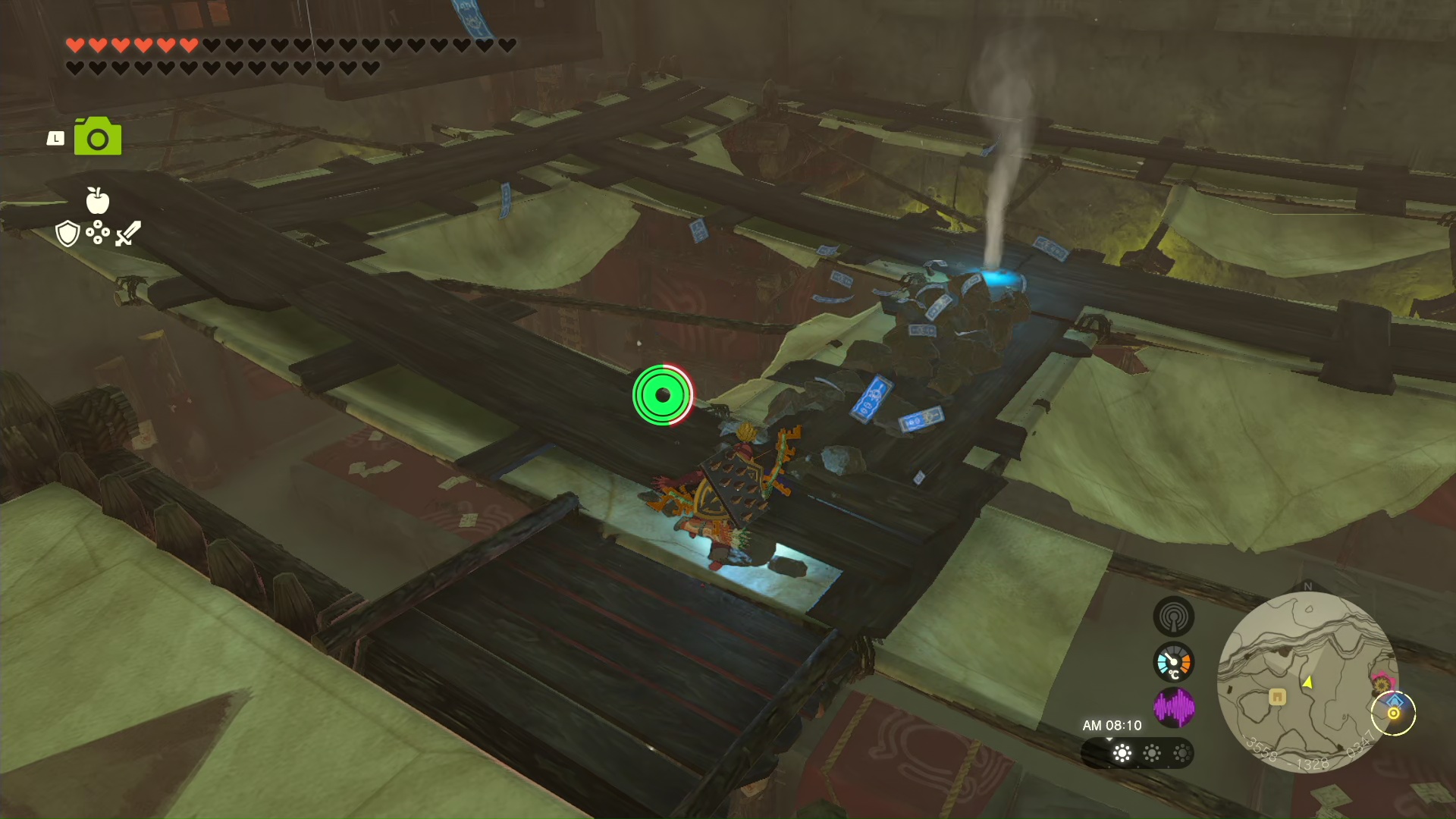Open the weather forecast strip
The image size is (1456, 819).
coord(1137,753)
